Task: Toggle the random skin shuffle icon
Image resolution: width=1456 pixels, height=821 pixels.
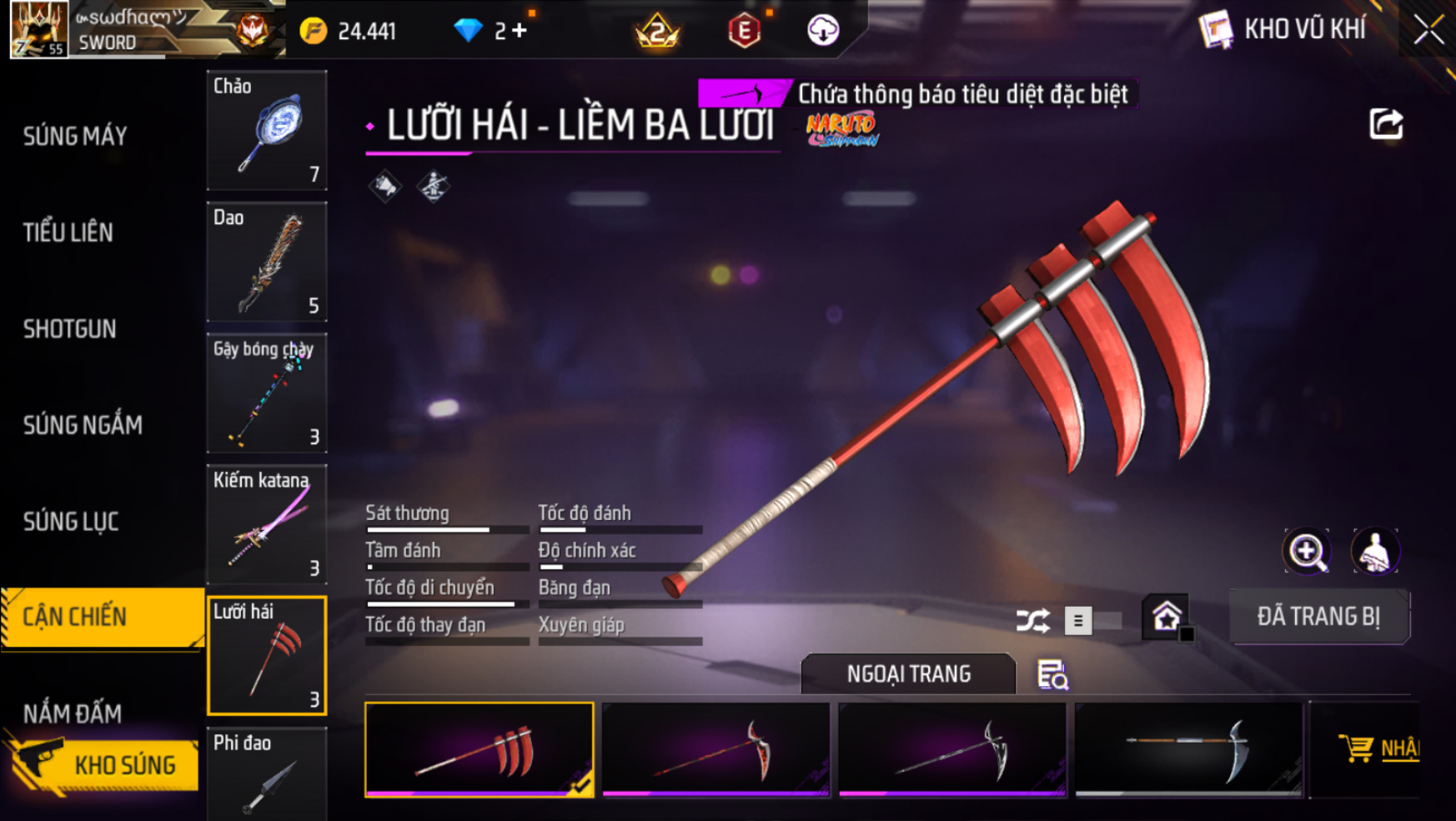Action: (1032, 620)
